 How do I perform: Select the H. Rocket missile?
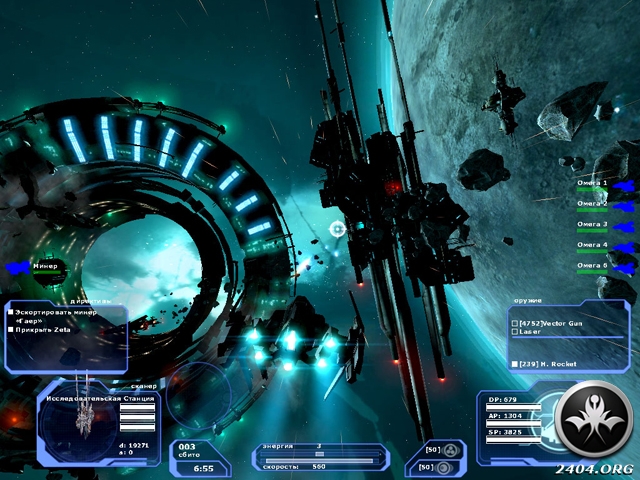tap(545, 362)
